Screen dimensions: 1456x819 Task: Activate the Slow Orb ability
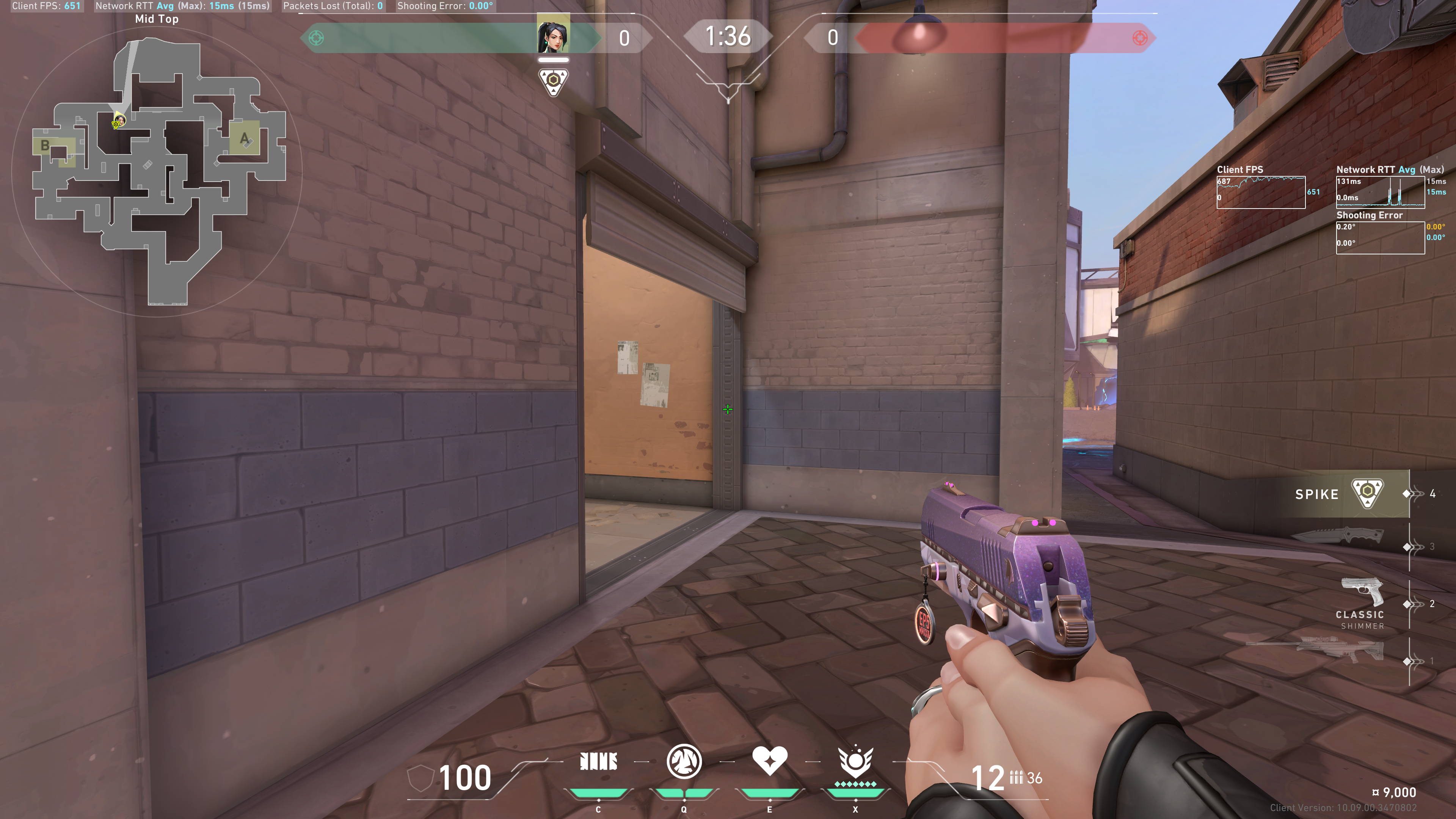click(x=684, y=761)
